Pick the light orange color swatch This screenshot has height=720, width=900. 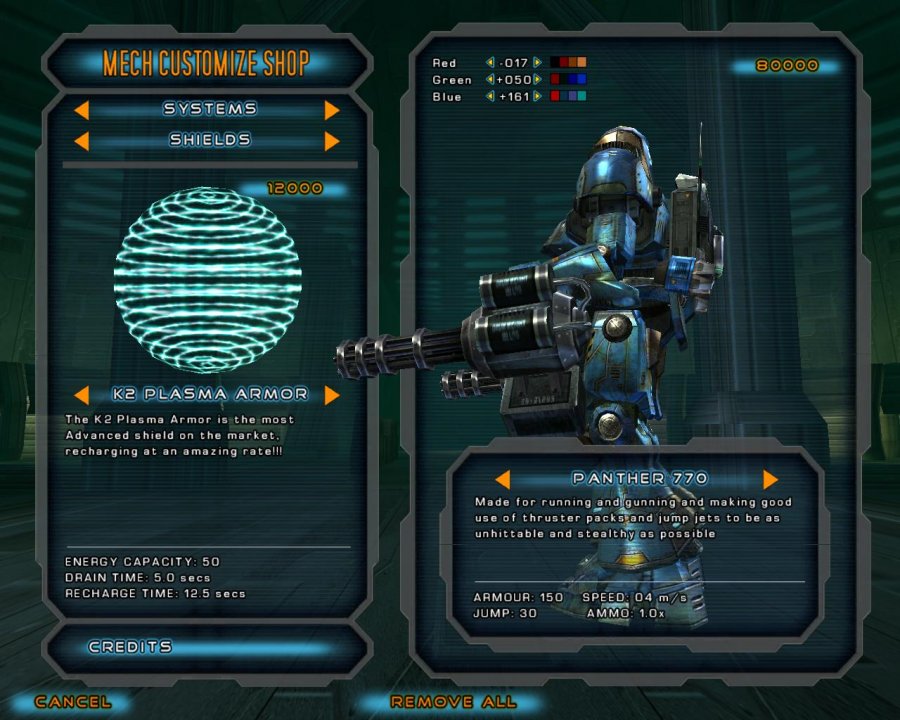(x=582, y=63)
